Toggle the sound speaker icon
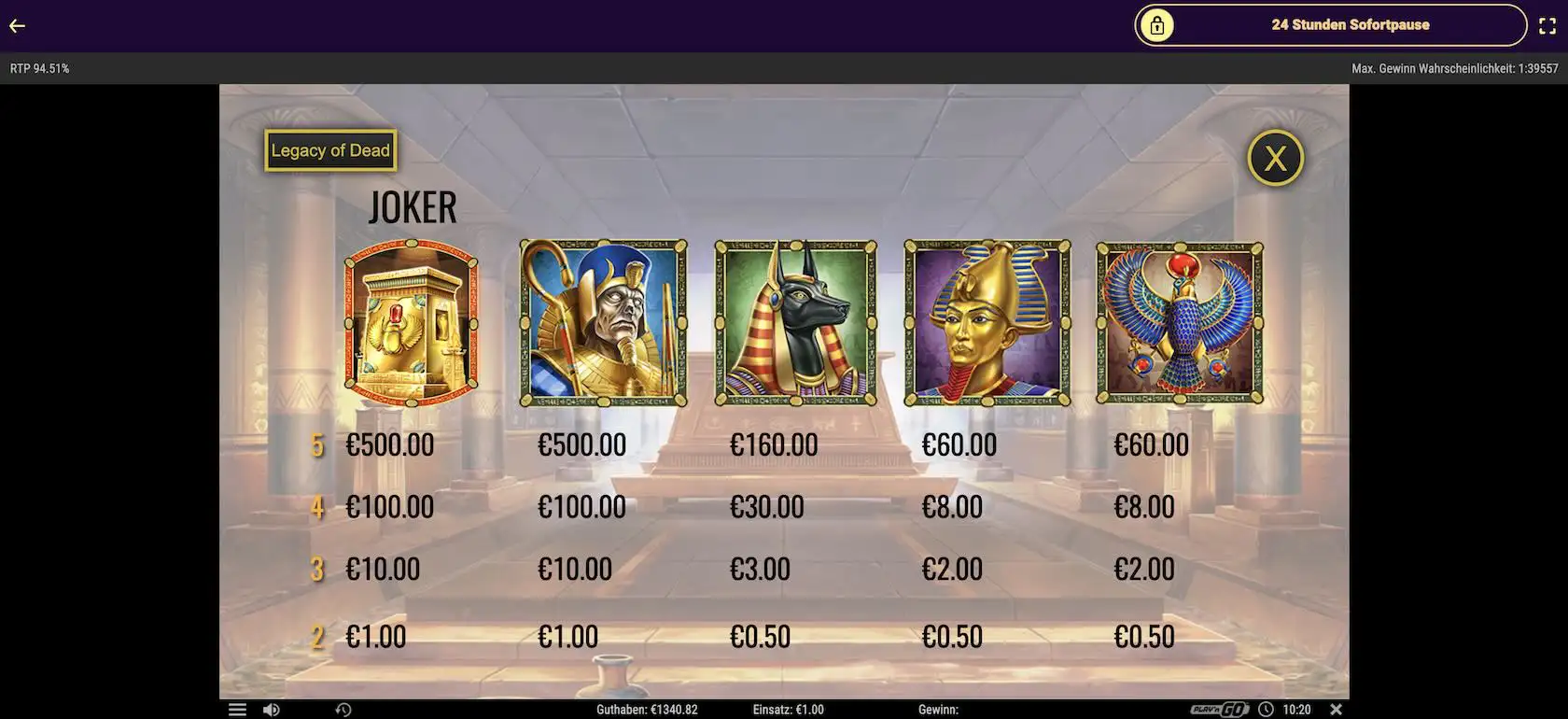Image resolution: width=1568 pixels, height=719 pixels. coord(271,710)
